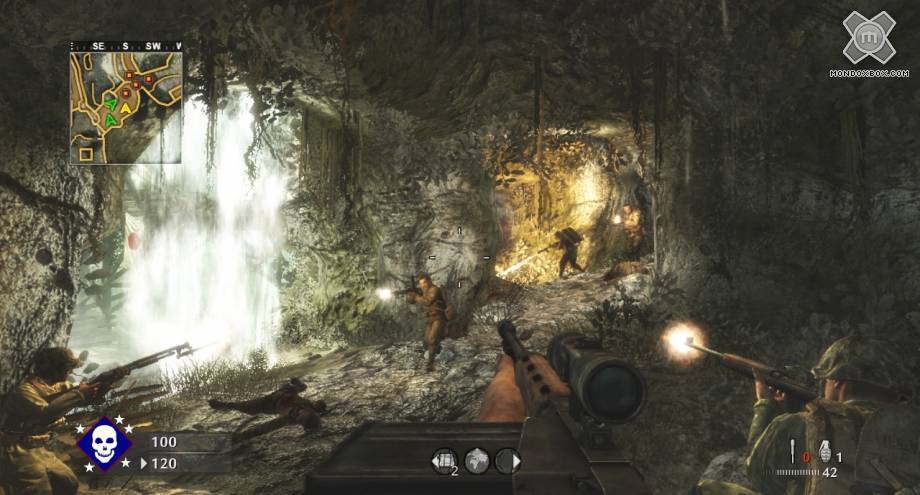920x495 pixels.
Task: Click the skull rank emblem with stars
Action: (x=105, y=443)
